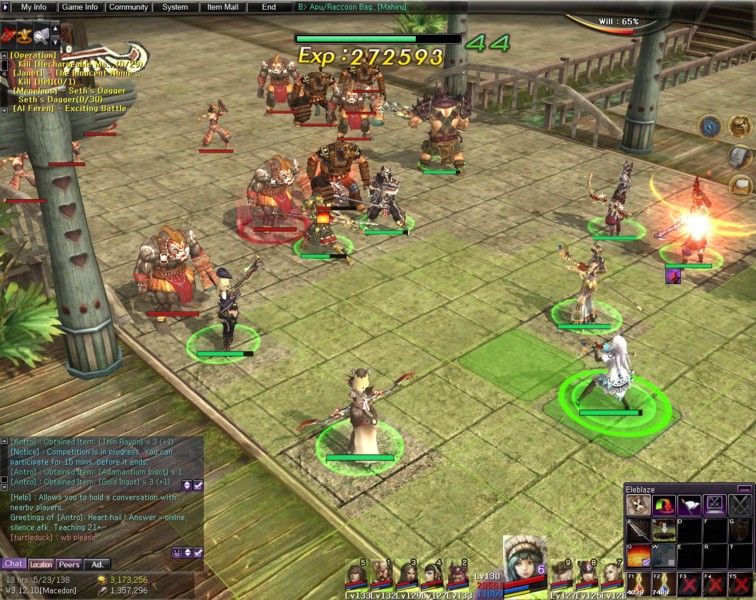This screenshot has width=756, height=600.
Task: Visit the Item Mall
Action: coord(223,7)
